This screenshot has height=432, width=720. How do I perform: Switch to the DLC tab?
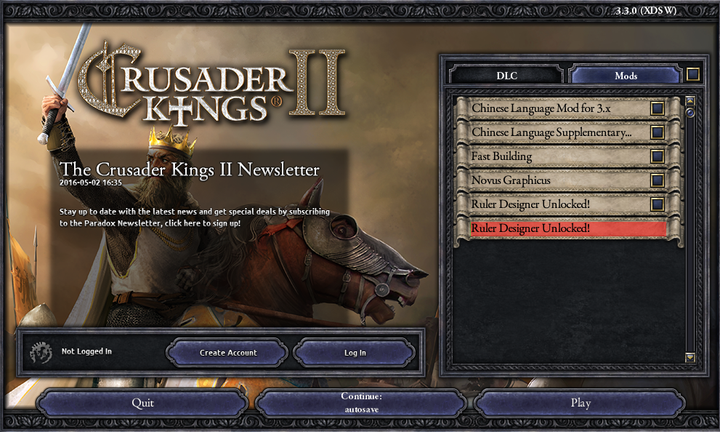[508, 75]
